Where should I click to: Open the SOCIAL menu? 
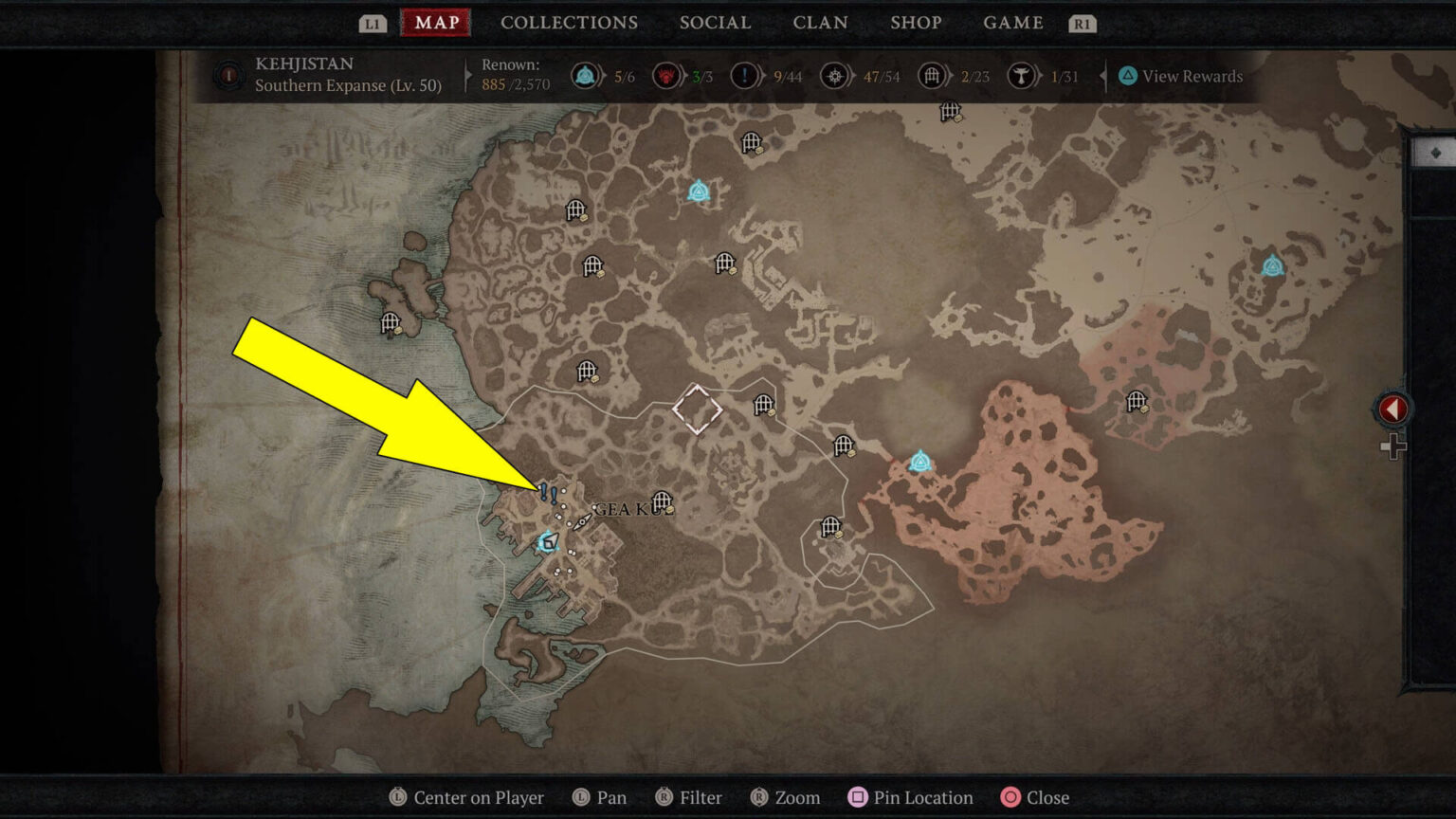coord(716,23)
